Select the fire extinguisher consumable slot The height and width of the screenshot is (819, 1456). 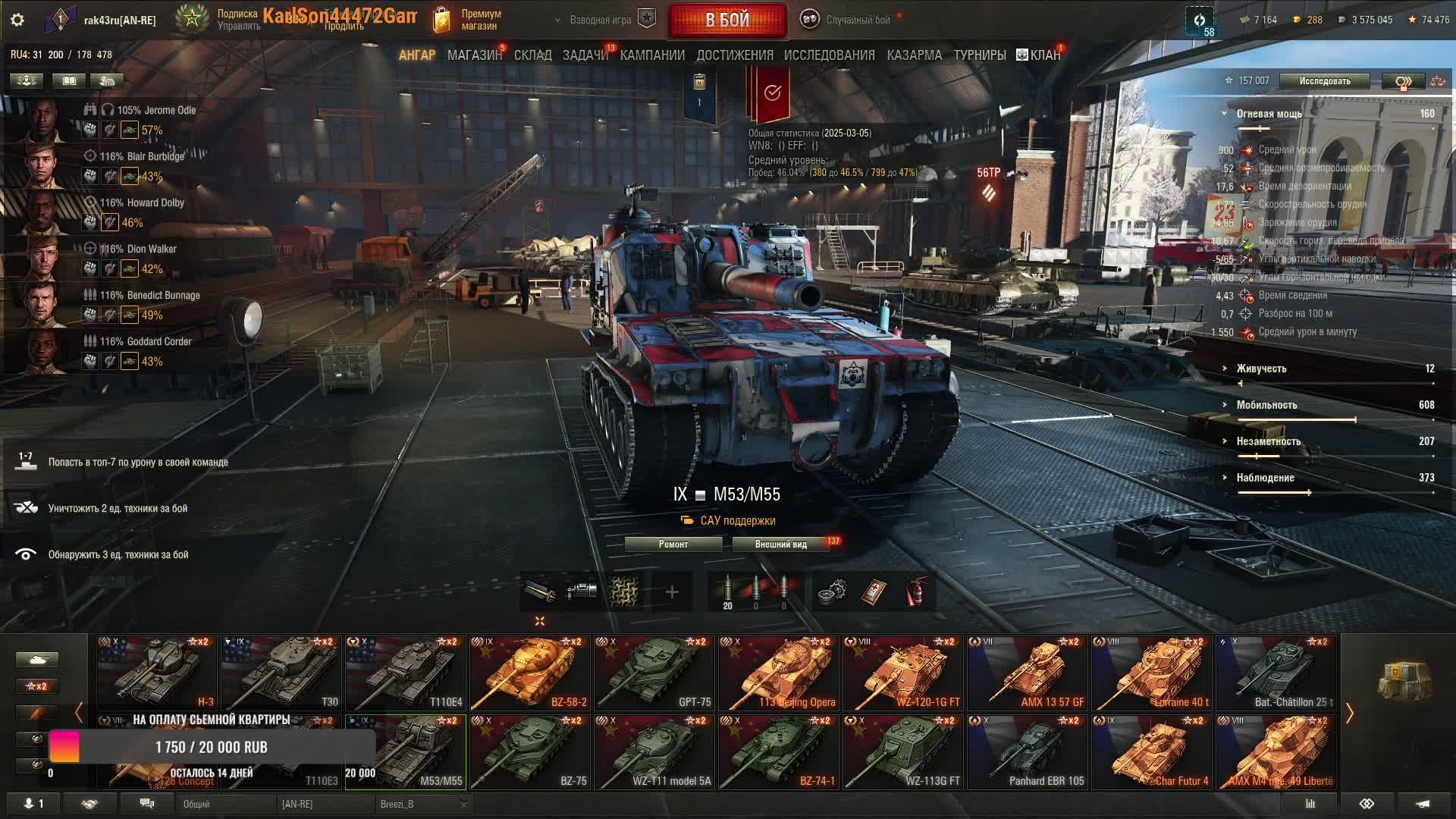click(916, 592)
